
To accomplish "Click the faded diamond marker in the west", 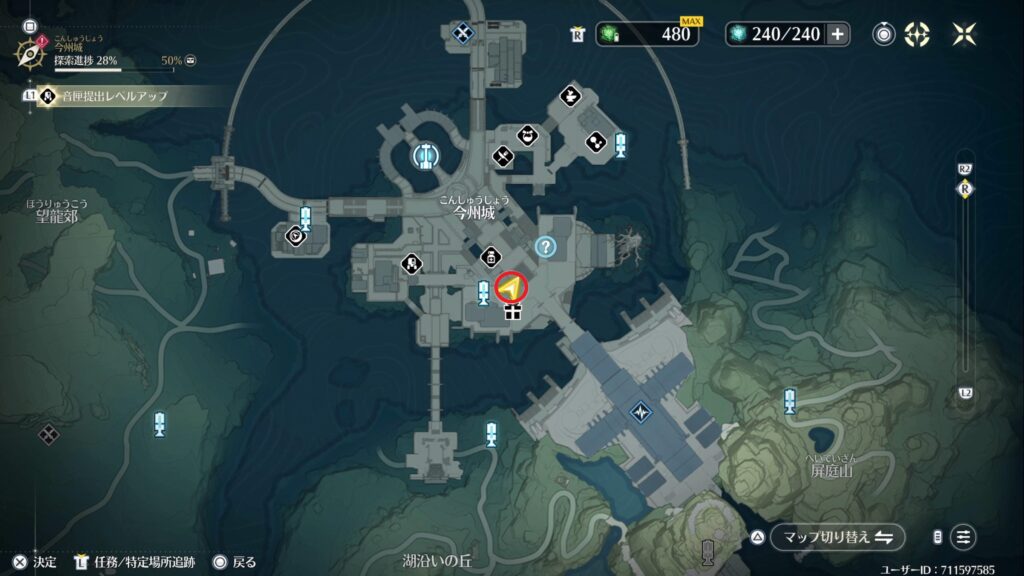I will click(48, 435).
